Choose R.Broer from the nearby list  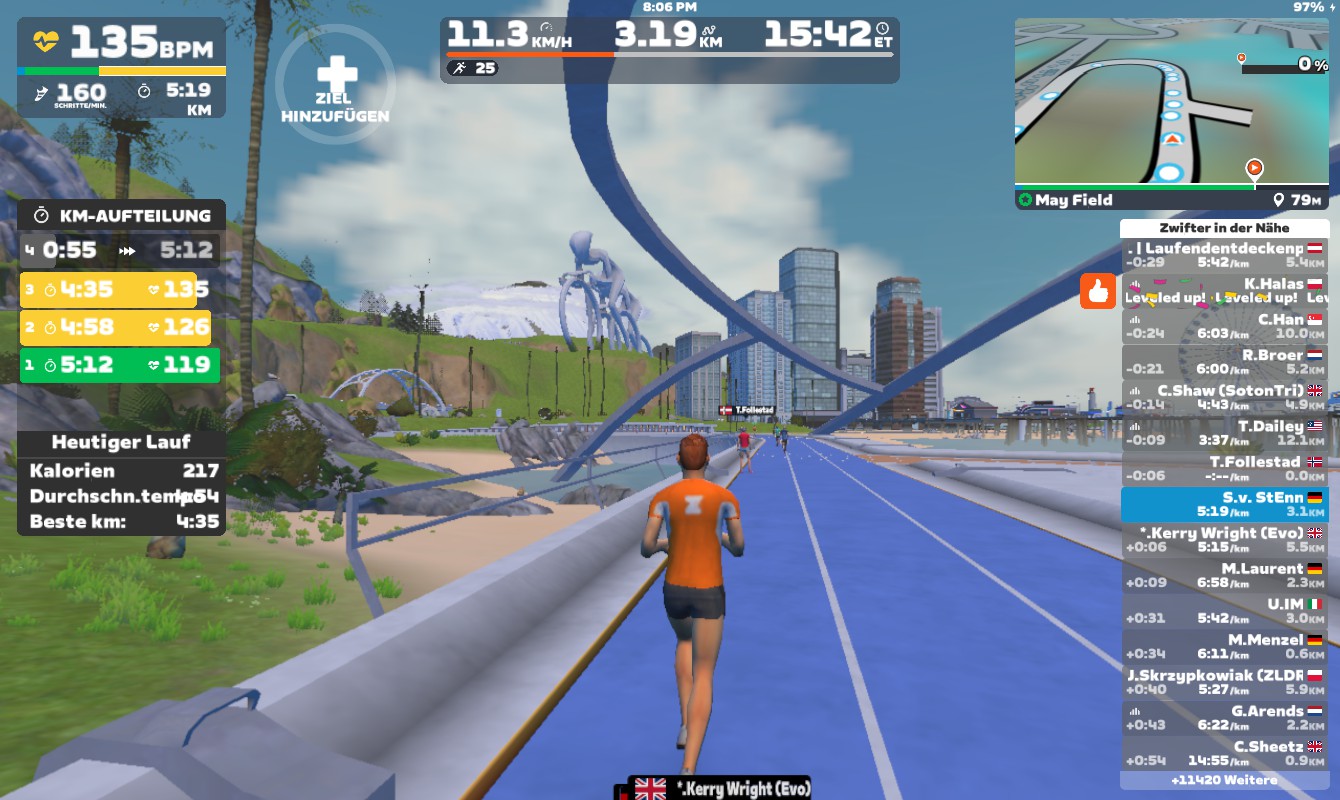click(x=1225, y=361)
